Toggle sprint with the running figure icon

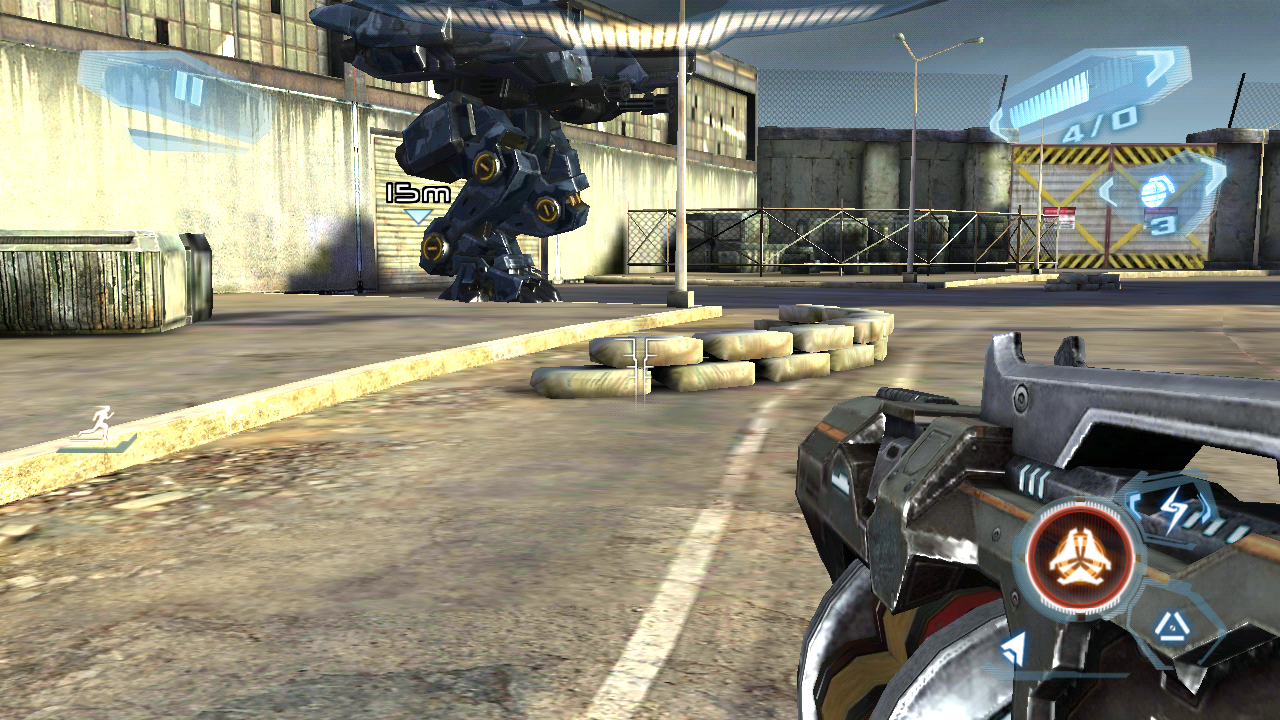point(98,427)
